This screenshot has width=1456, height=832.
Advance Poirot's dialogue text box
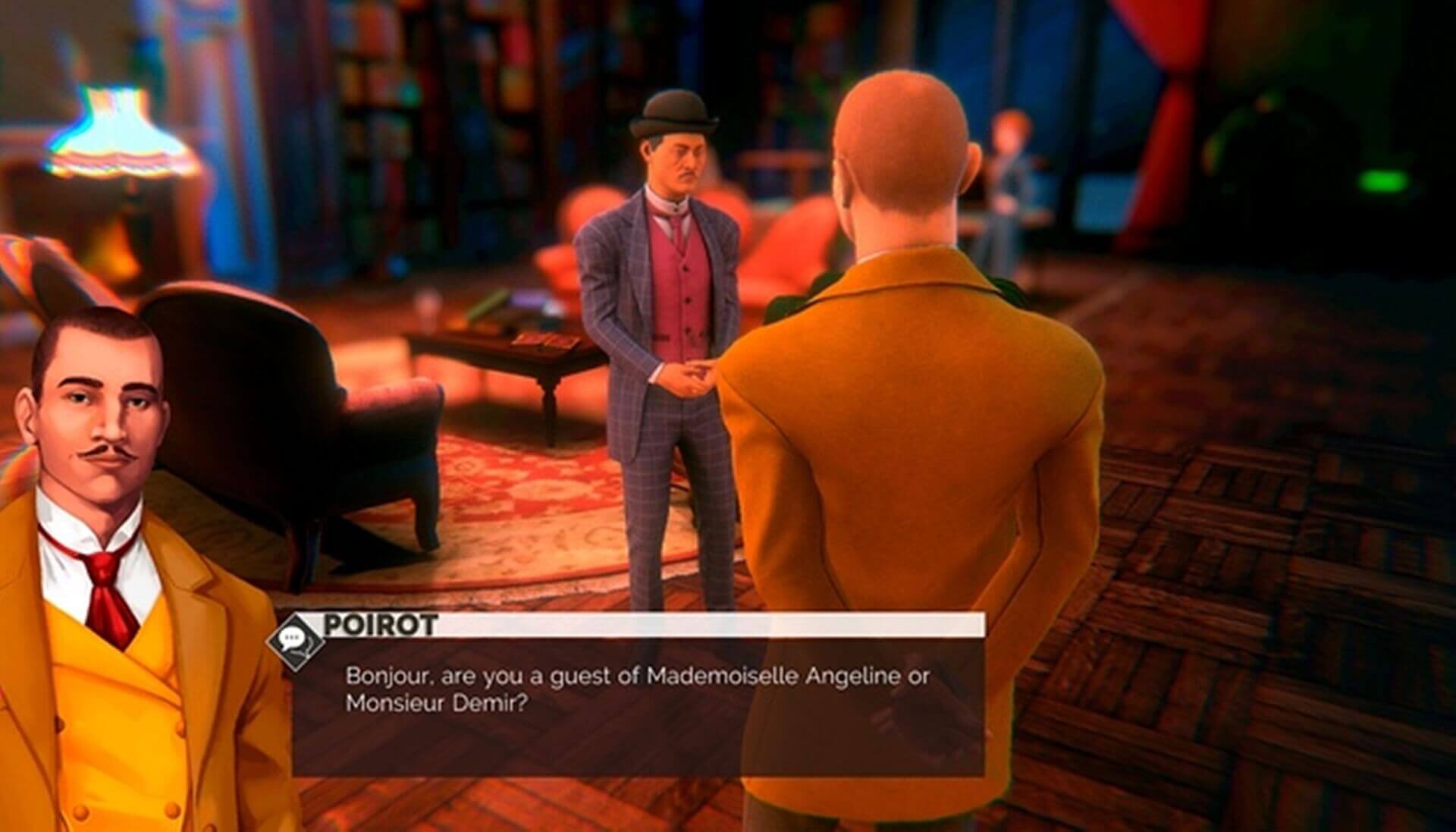tap(638, 705)
